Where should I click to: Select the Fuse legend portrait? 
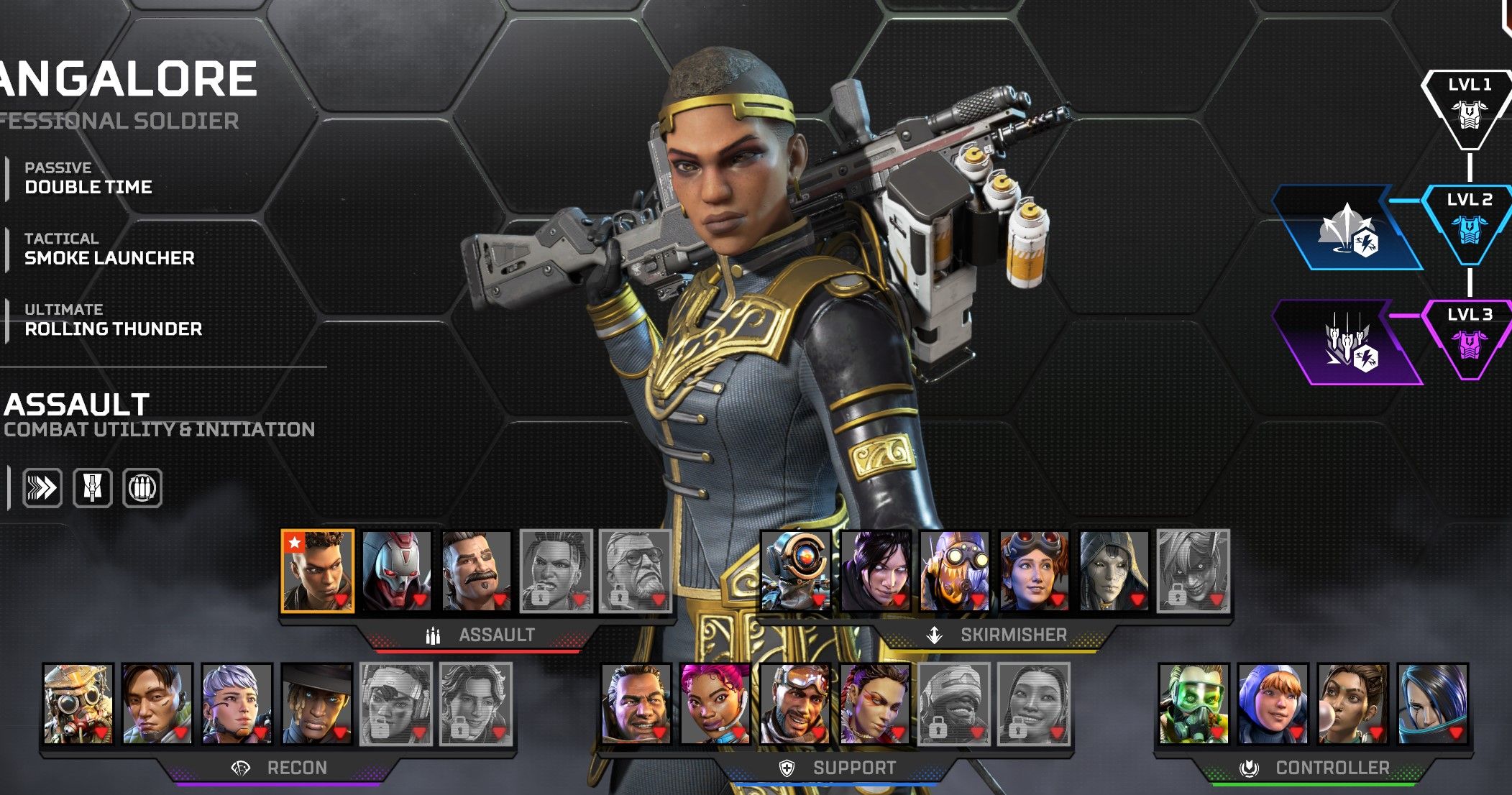tap(476, 571)
